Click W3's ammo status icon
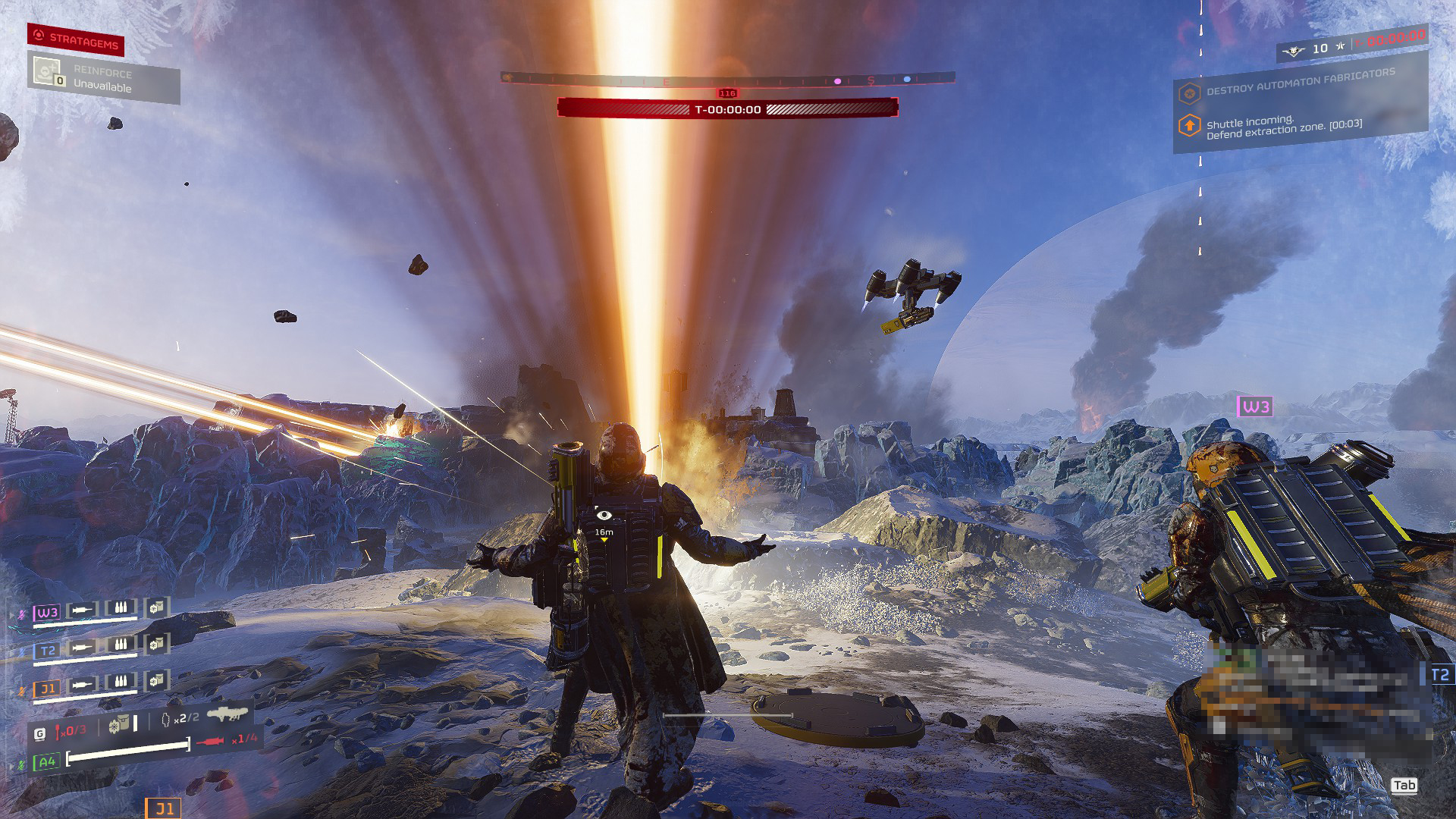 120,607
